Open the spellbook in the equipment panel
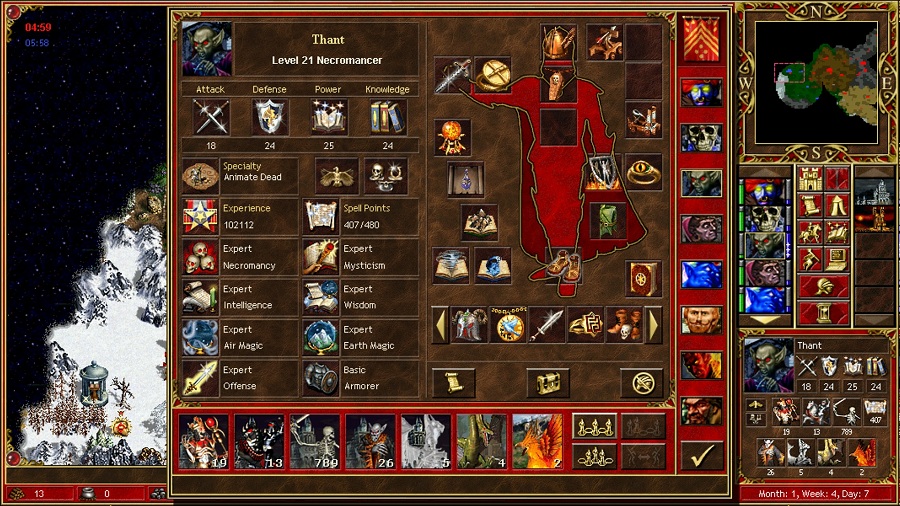This screenshot has height=506, width=900. 643,278
